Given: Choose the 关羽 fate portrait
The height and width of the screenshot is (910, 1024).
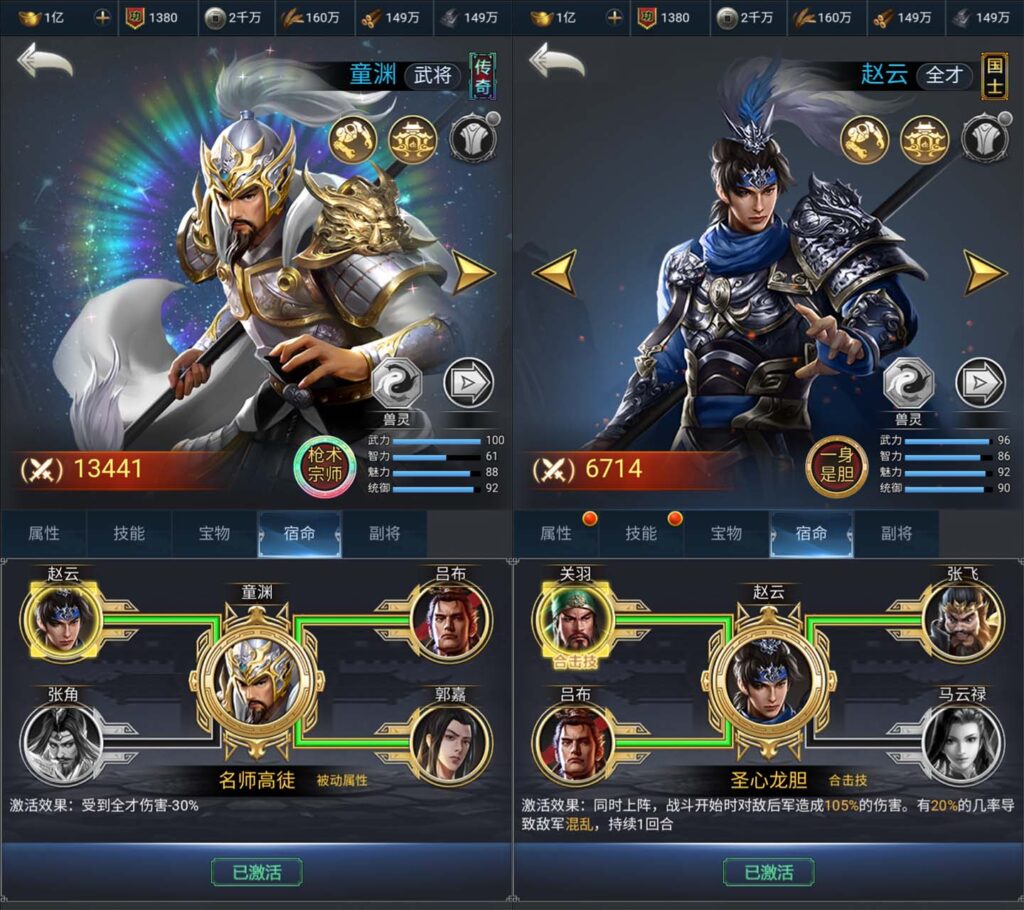Looking at the screenshot, I should tap(574, 620).
